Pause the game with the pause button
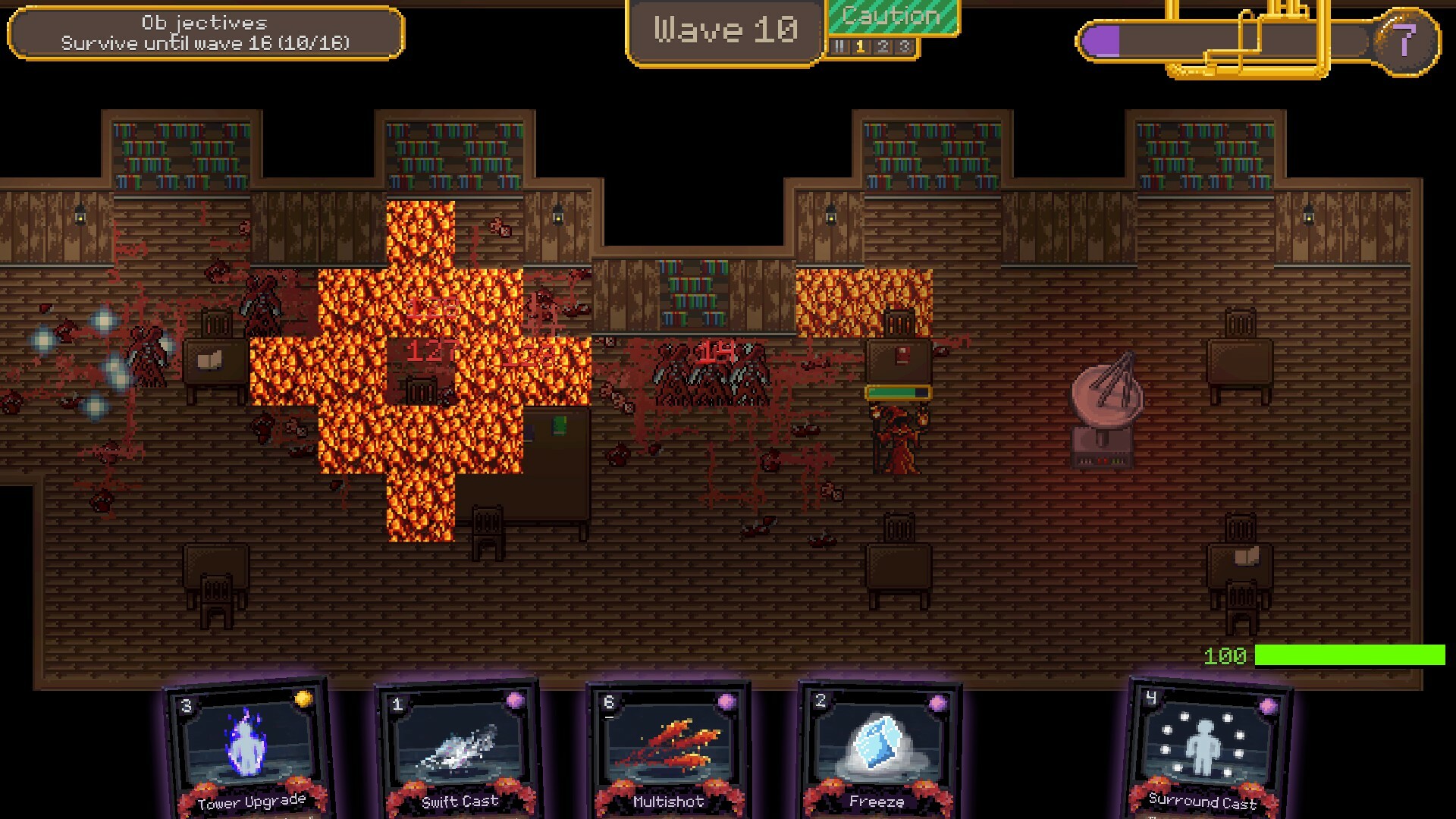1456x819 pixels. [839, 47]
